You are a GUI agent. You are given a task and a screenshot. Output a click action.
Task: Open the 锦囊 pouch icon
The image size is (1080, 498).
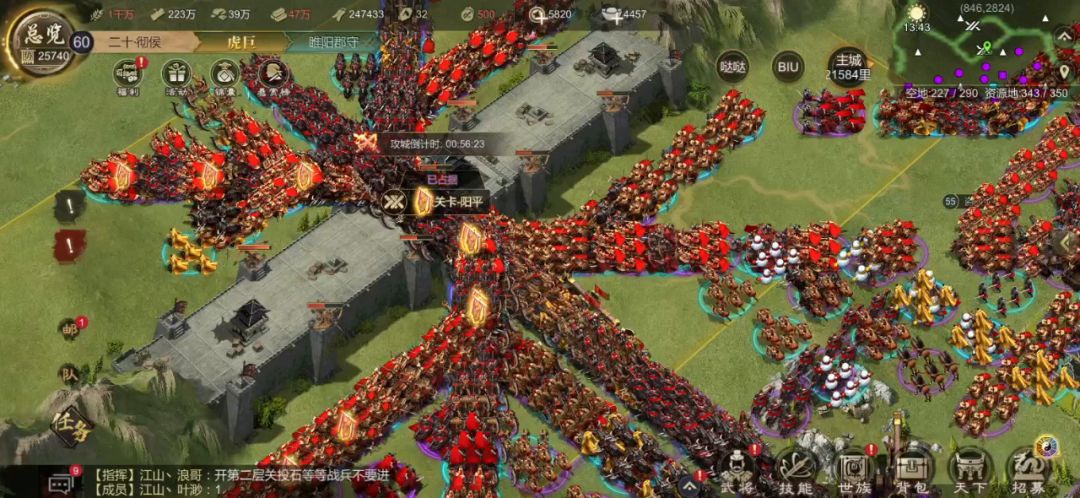pos(226,75)
